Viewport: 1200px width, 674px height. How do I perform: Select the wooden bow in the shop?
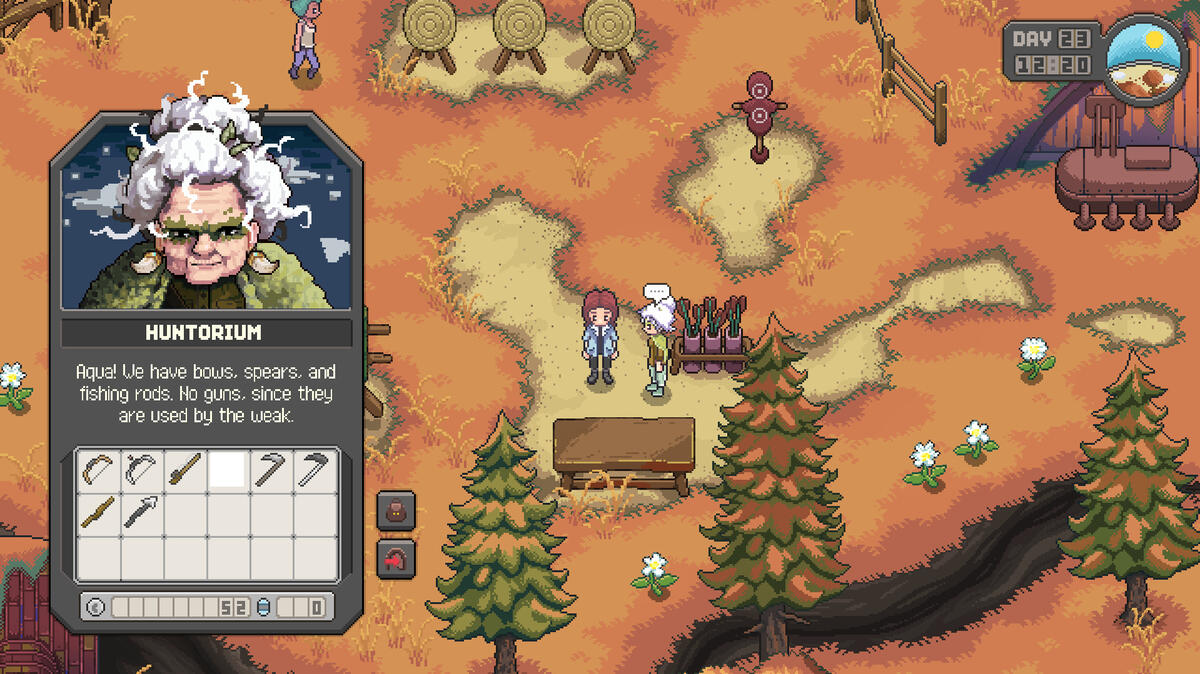98,470
